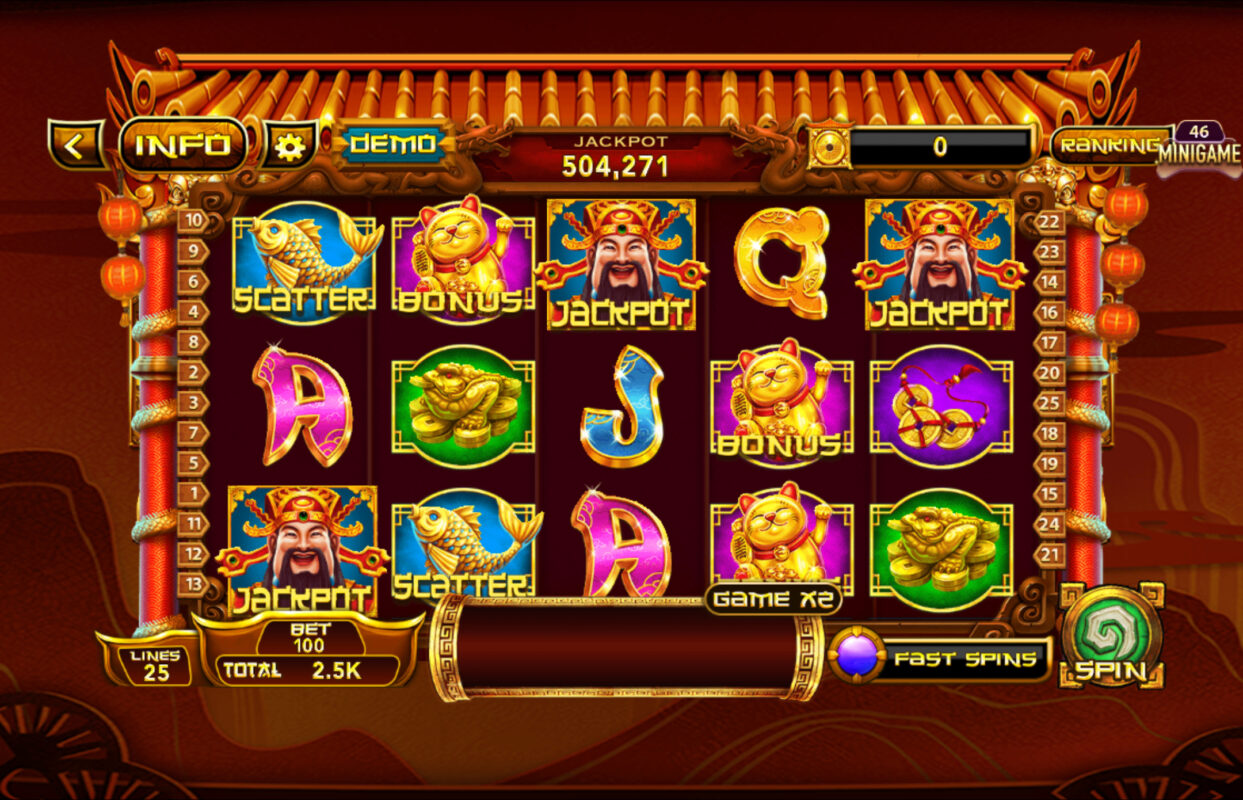This screenshot has height=800, width=1243.
Task: Go back with the arrow button
Action: pyautogui.click(x=74, y=146)
